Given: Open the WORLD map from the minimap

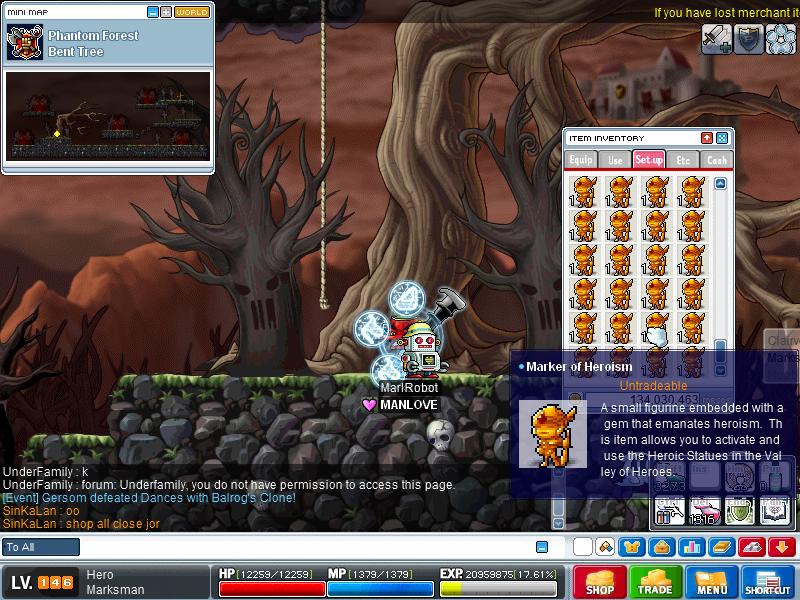Looking at the screenshot, I should [x=192, y=13].
